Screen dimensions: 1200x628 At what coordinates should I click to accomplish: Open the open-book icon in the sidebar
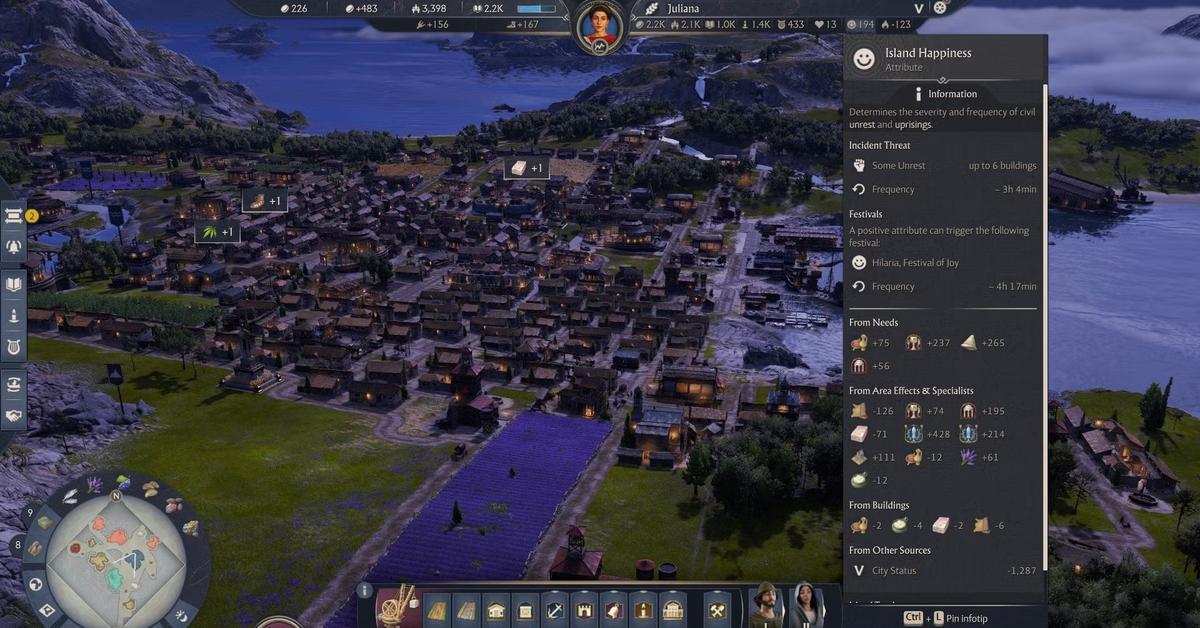click(14, 284)
